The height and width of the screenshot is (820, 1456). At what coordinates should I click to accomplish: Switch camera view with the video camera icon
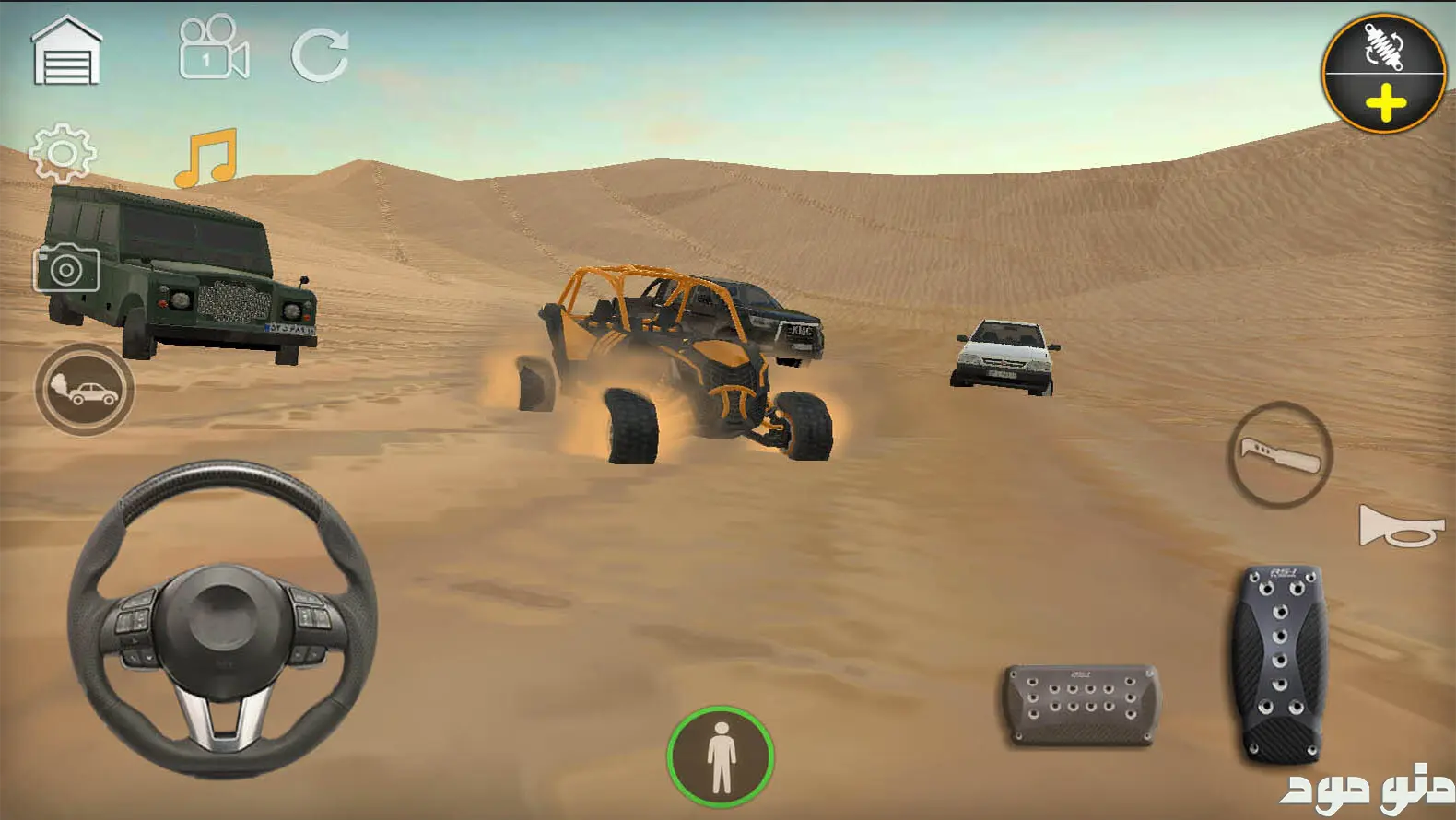coord(214,49)
